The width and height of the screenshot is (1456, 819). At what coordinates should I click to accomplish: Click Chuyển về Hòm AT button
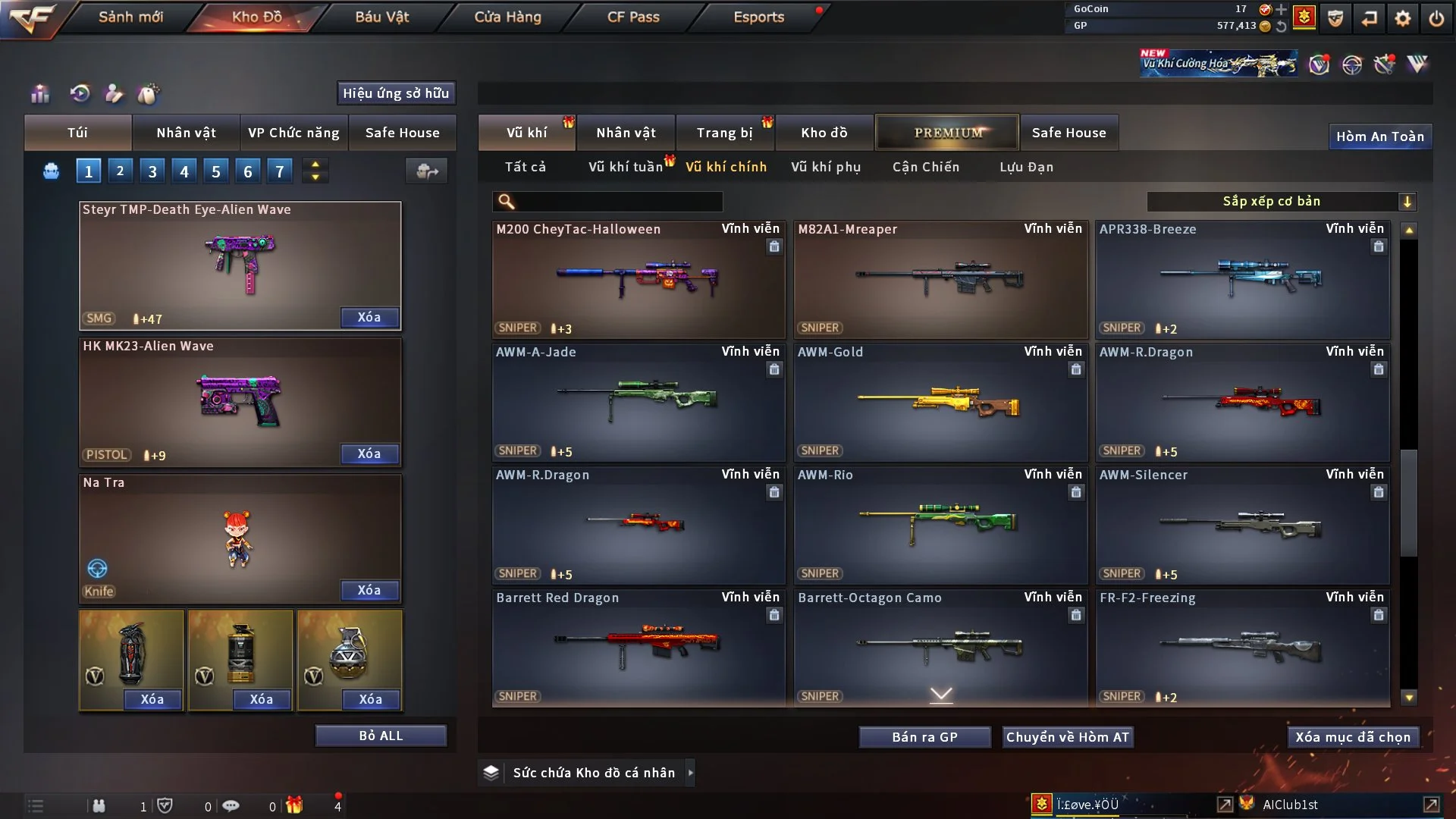click(1068, 737)
